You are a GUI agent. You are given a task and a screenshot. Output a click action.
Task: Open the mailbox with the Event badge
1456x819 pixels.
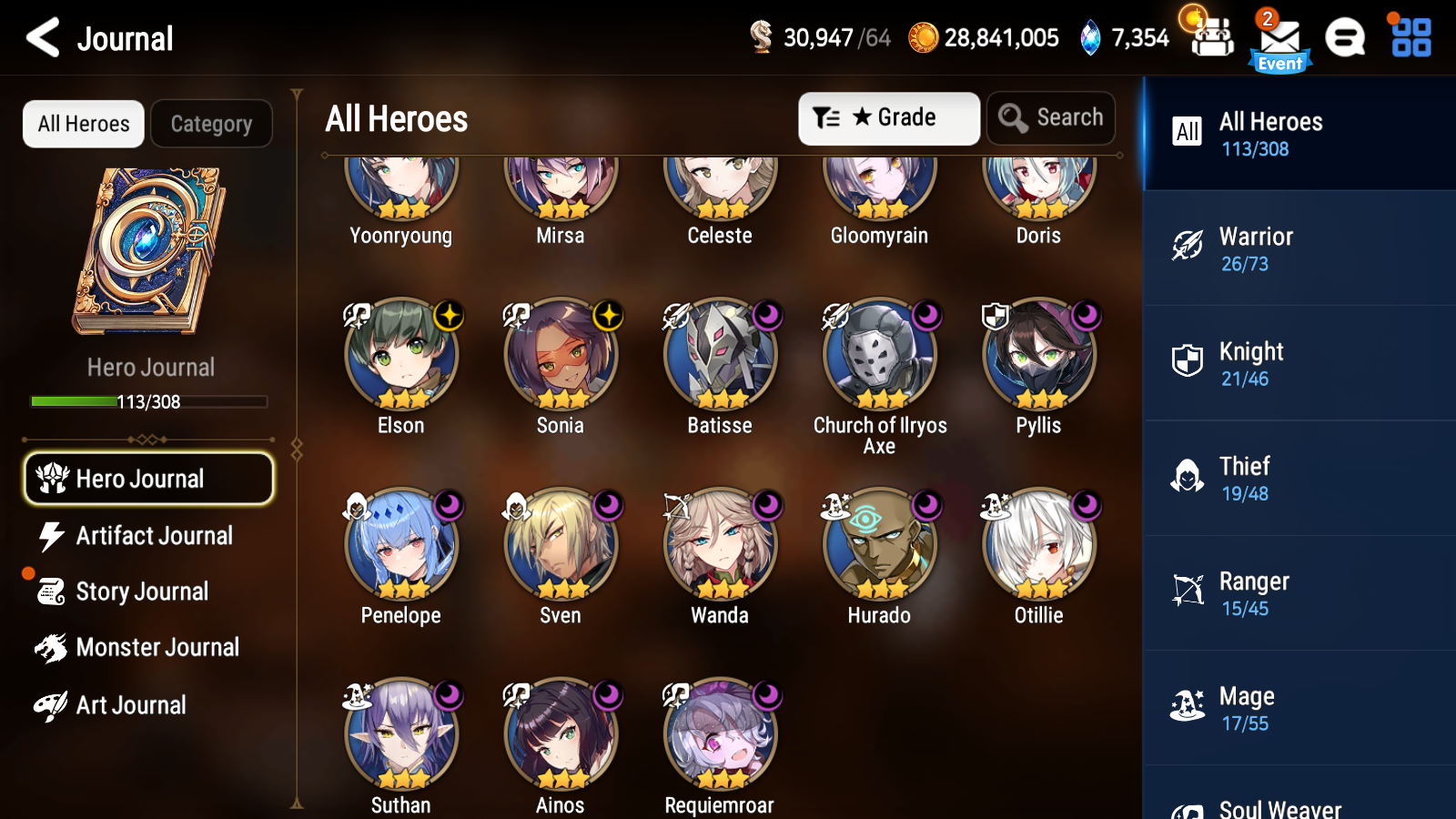pos(1279,38)
